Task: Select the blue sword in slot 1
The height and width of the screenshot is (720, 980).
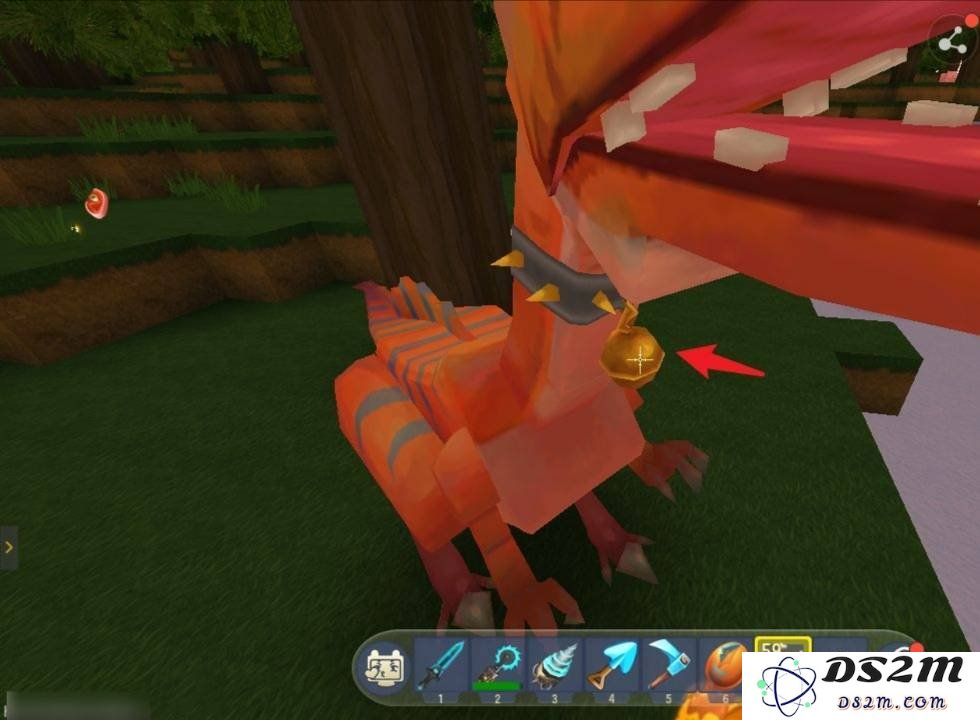Action: point(440,664)
